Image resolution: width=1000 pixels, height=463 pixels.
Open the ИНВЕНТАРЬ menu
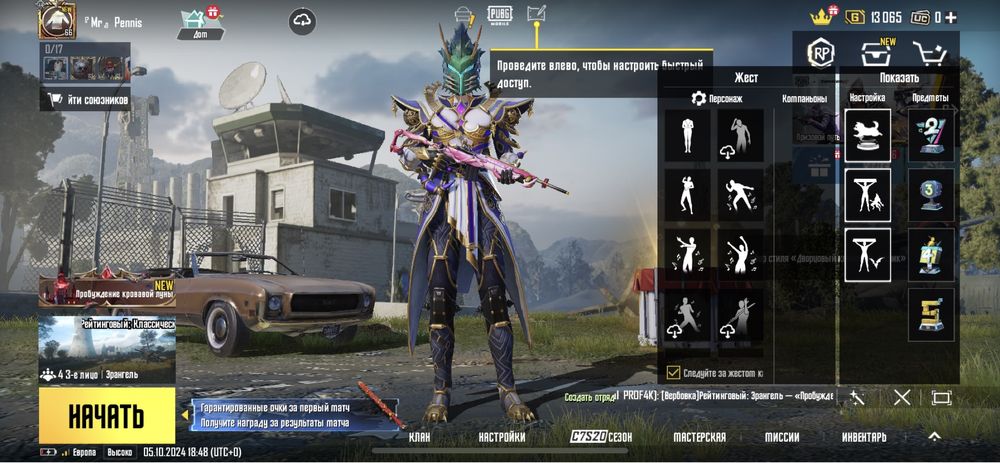(x=863, y=437)
